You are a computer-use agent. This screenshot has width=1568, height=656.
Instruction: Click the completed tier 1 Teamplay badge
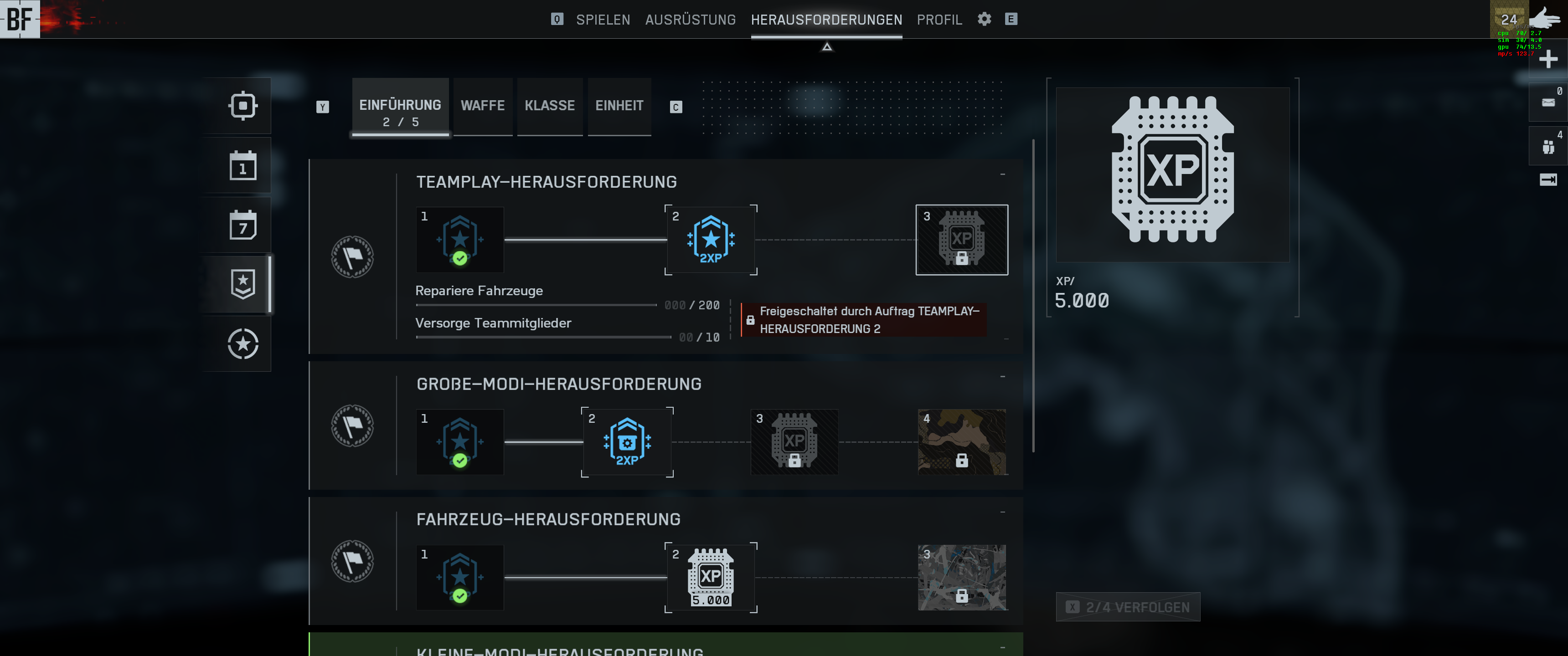point(459,240)
